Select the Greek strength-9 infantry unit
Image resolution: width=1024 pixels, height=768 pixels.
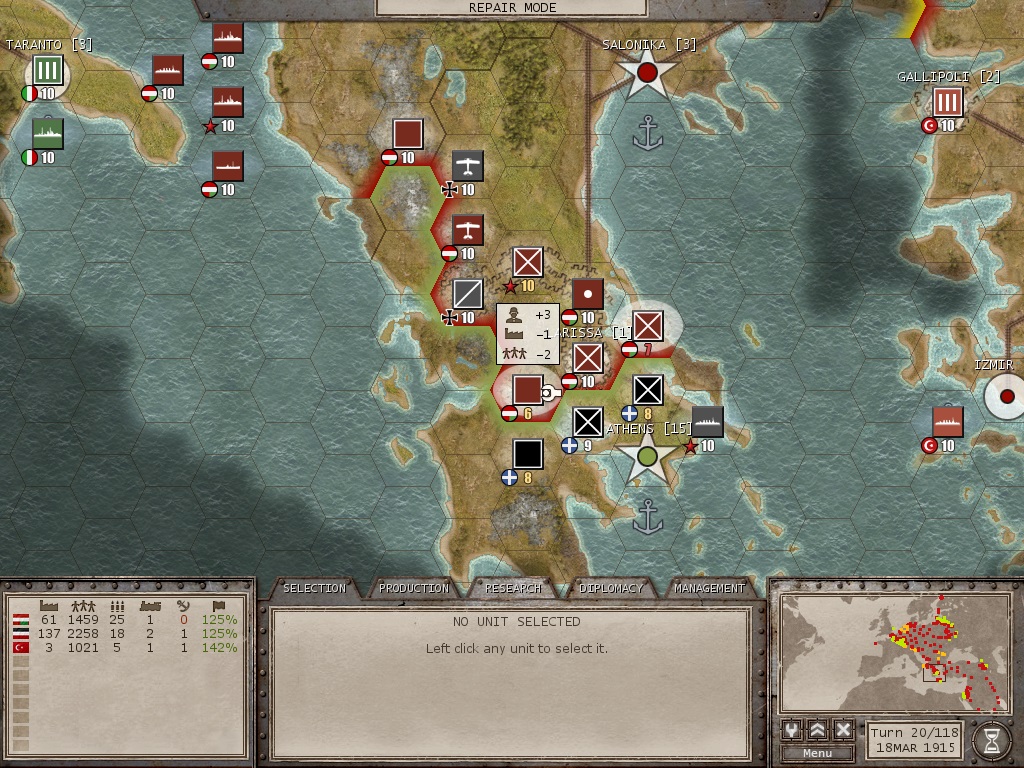587,422
